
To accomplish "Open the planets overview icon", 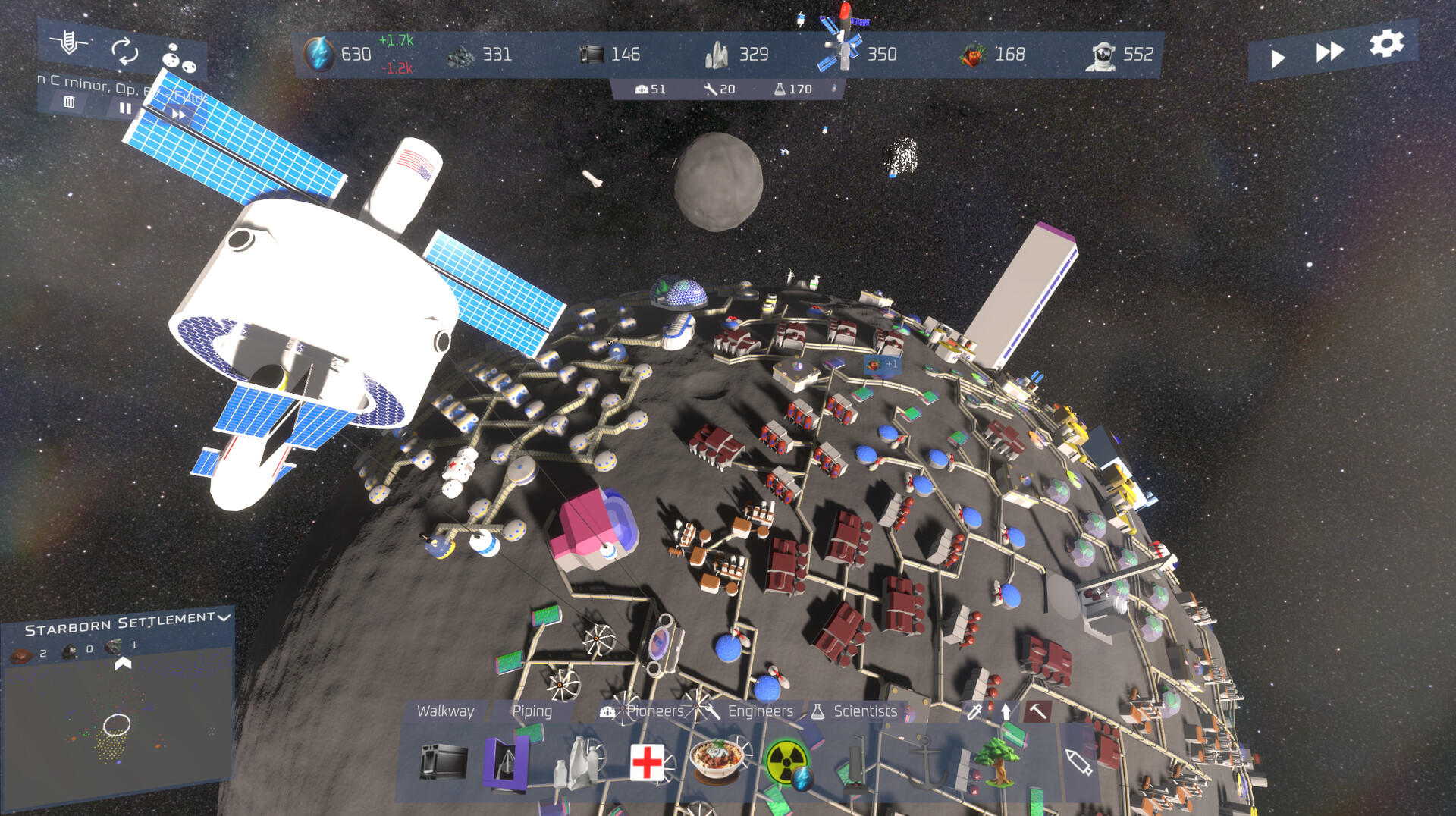I will coord(179,59).
